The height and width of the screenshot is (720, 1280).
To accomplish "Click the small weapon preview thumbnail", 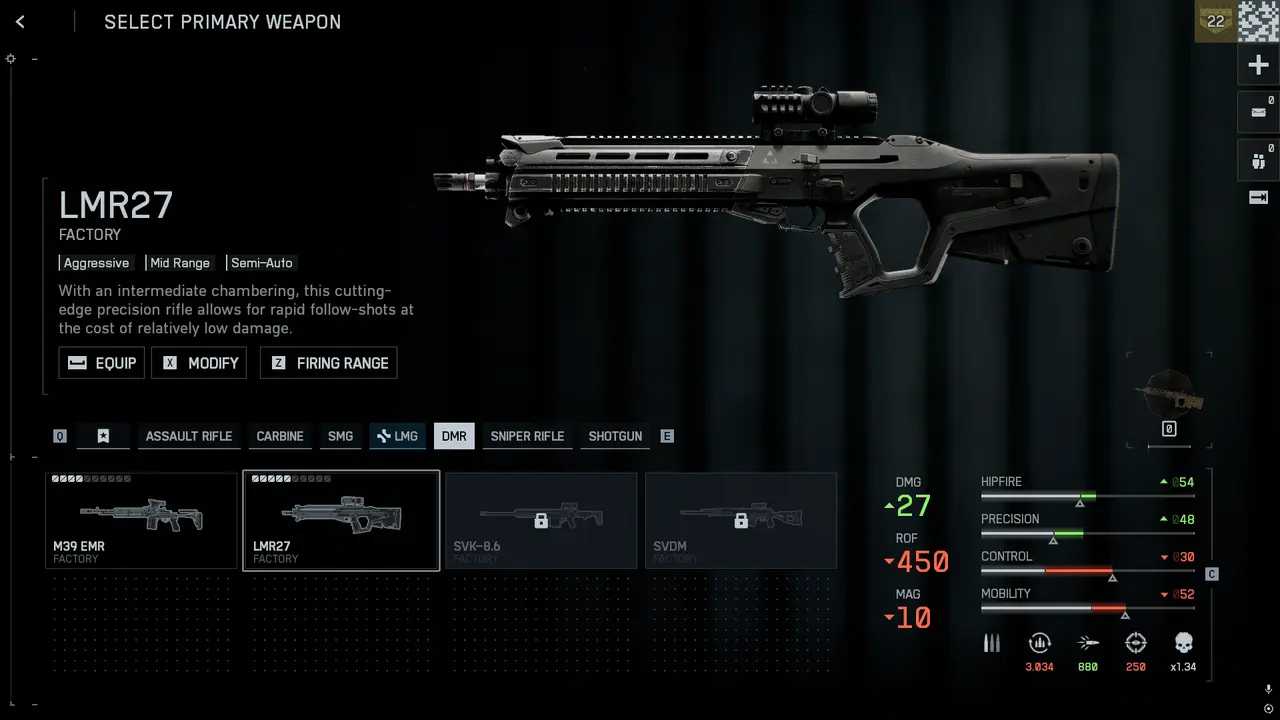I will tap(1169, 392).
